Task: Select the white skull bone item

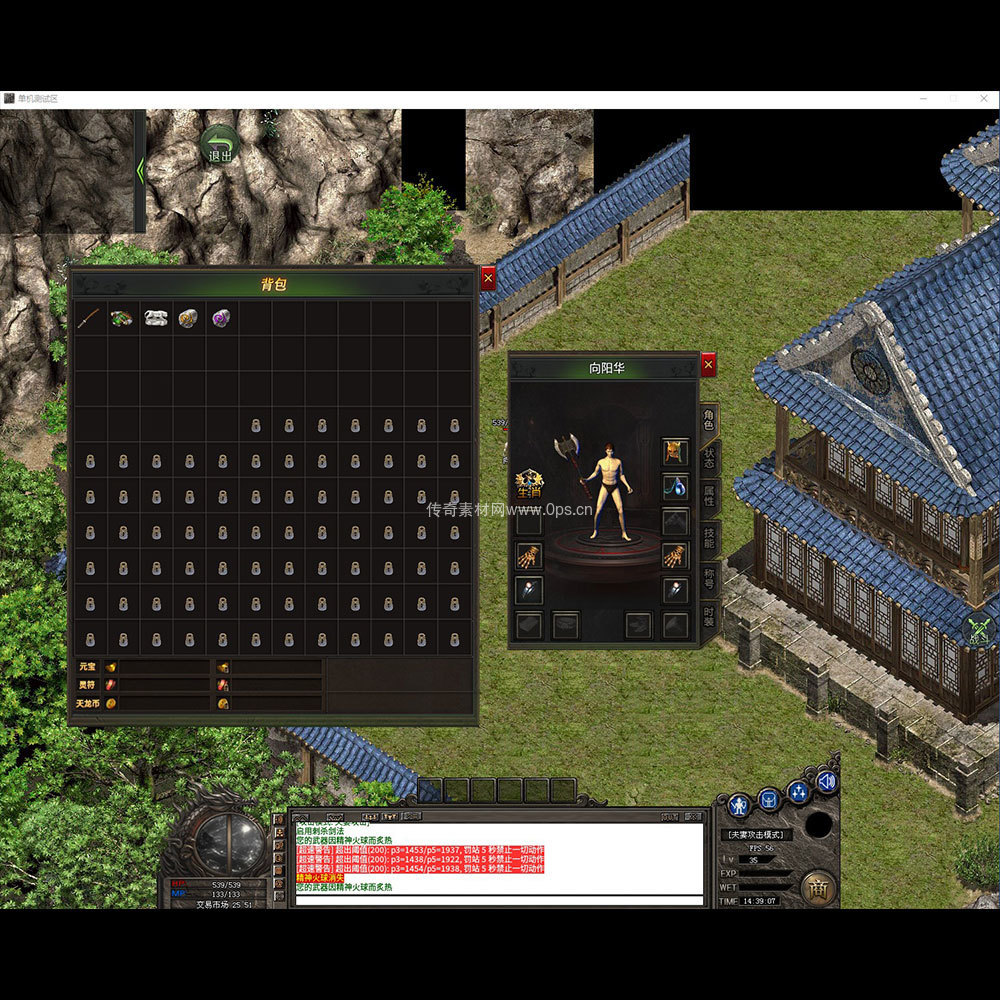Action: pyautogui.click(x=156, y=318)
